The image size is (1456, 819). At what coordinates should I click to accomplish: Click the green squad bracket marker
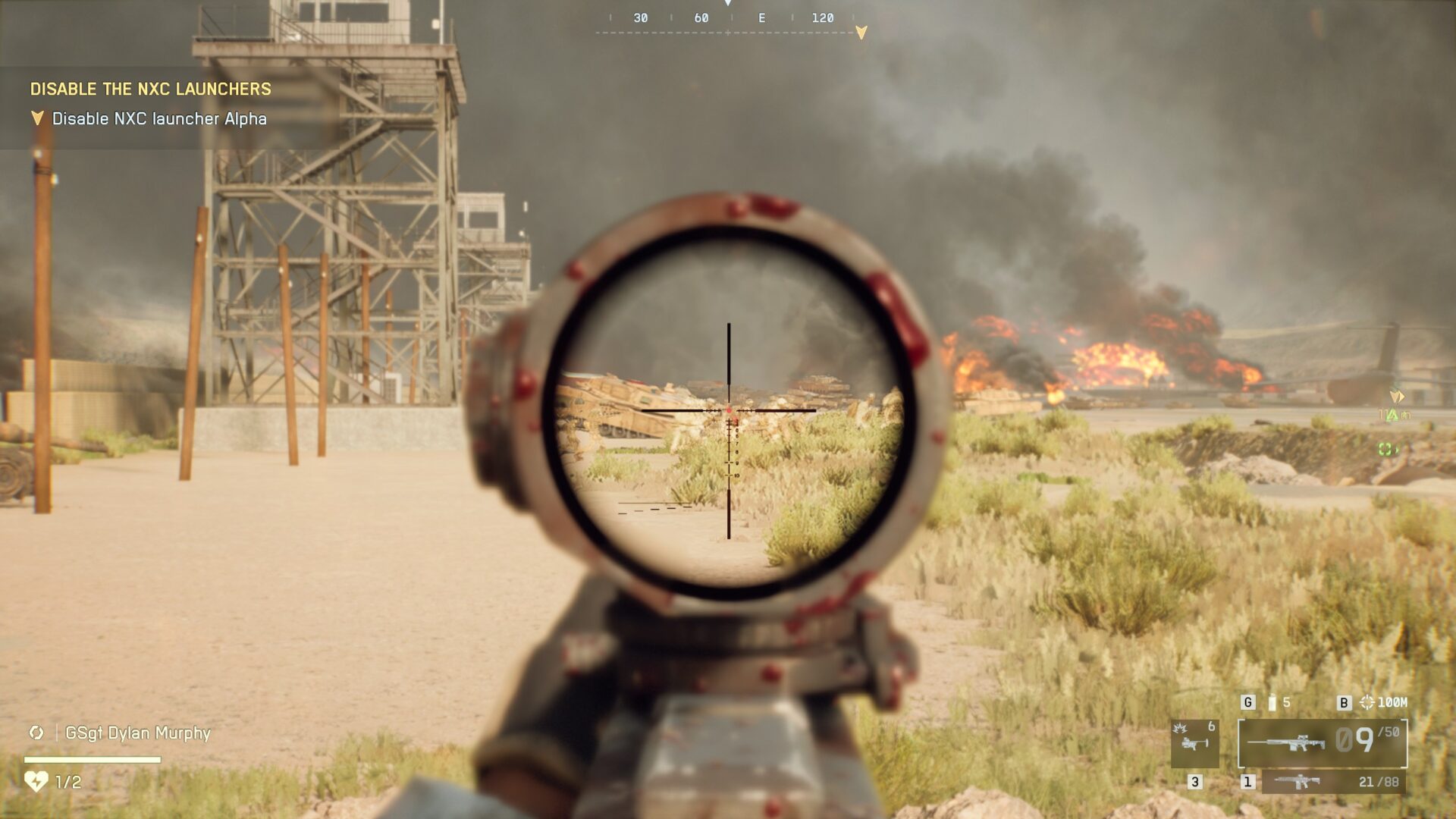[x=1385, y=450]
